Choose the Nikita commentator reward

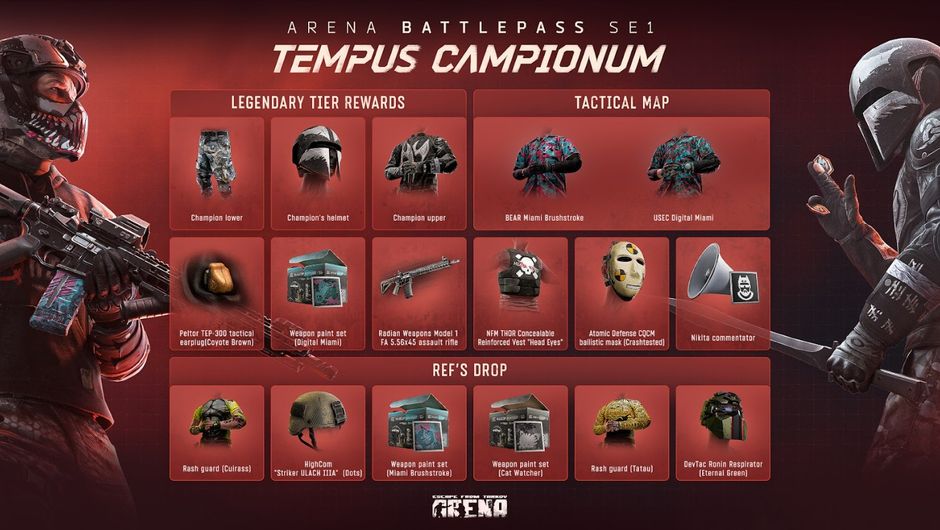723,292
